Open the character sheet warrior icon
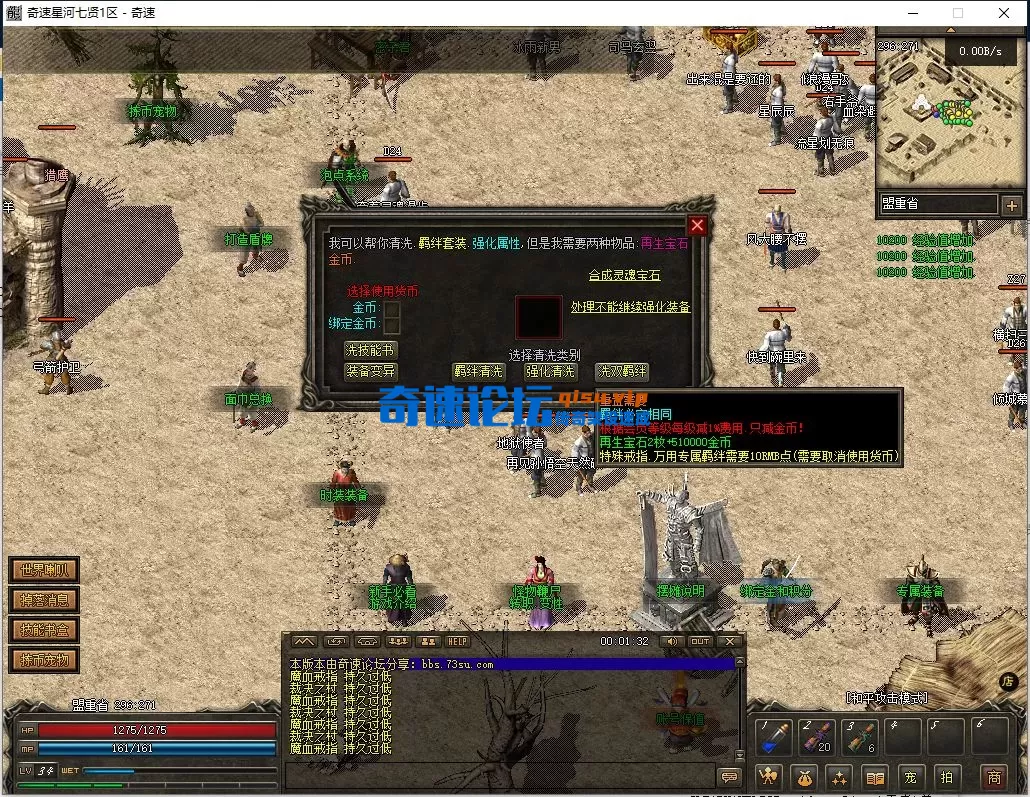Image resolution: width=1030 pixels, height=797 pixels. pyautogui.click(x=768, y=777)
